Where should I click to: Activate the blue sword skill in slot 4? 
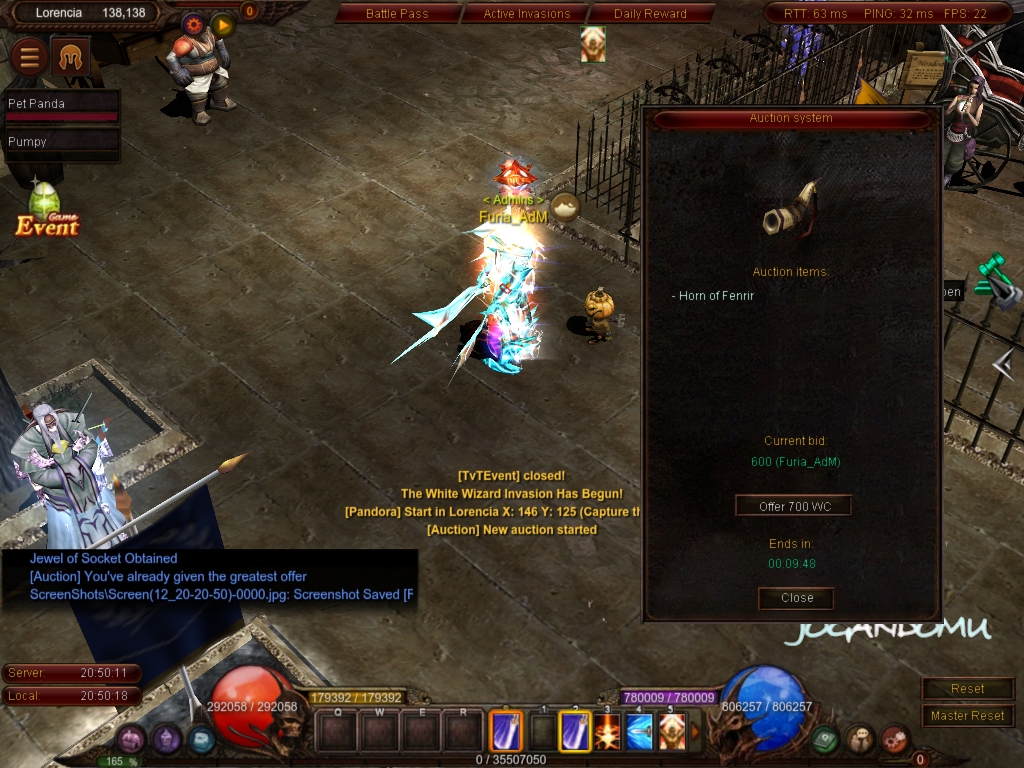point(640,733)
